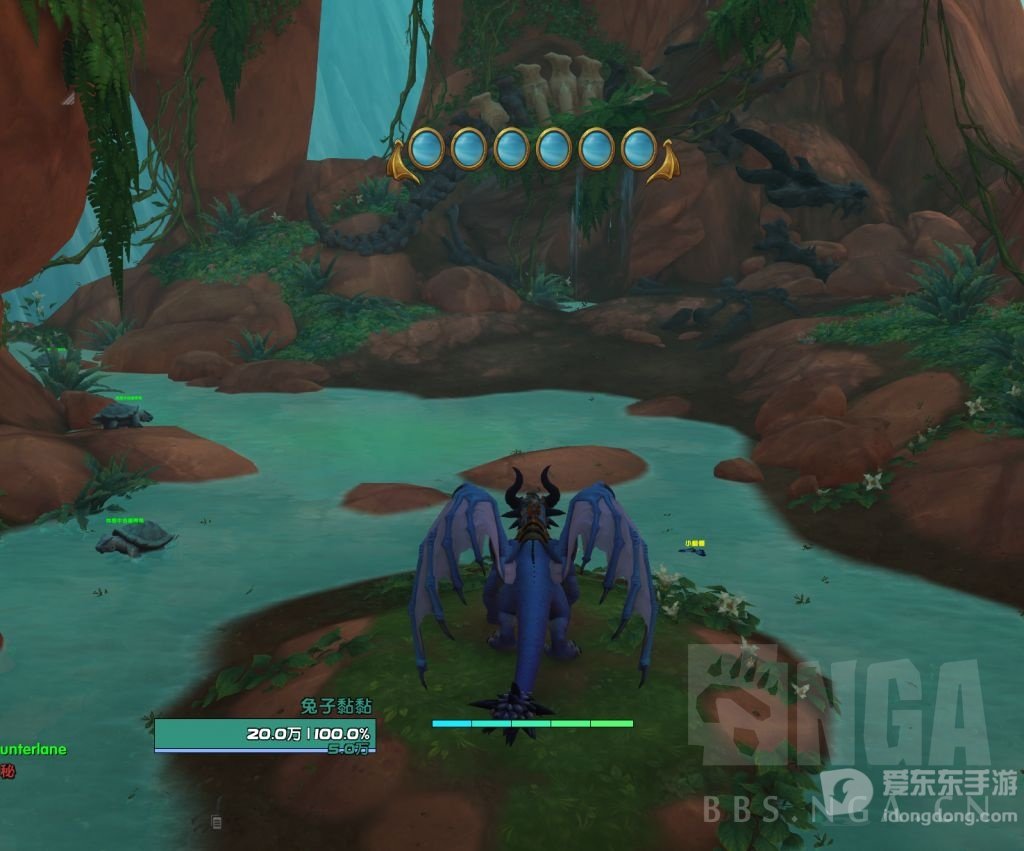Click the small gray document icon
The height and width of the screenshot is (851, 1024).
coord(216,822)
